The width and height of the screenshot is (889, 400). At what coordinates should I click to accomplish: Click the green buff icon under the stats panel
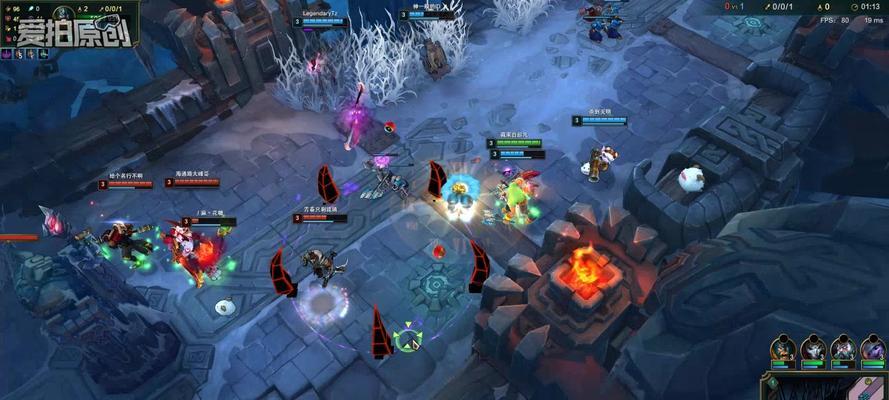pyautogui.click(x=43, y=54)
